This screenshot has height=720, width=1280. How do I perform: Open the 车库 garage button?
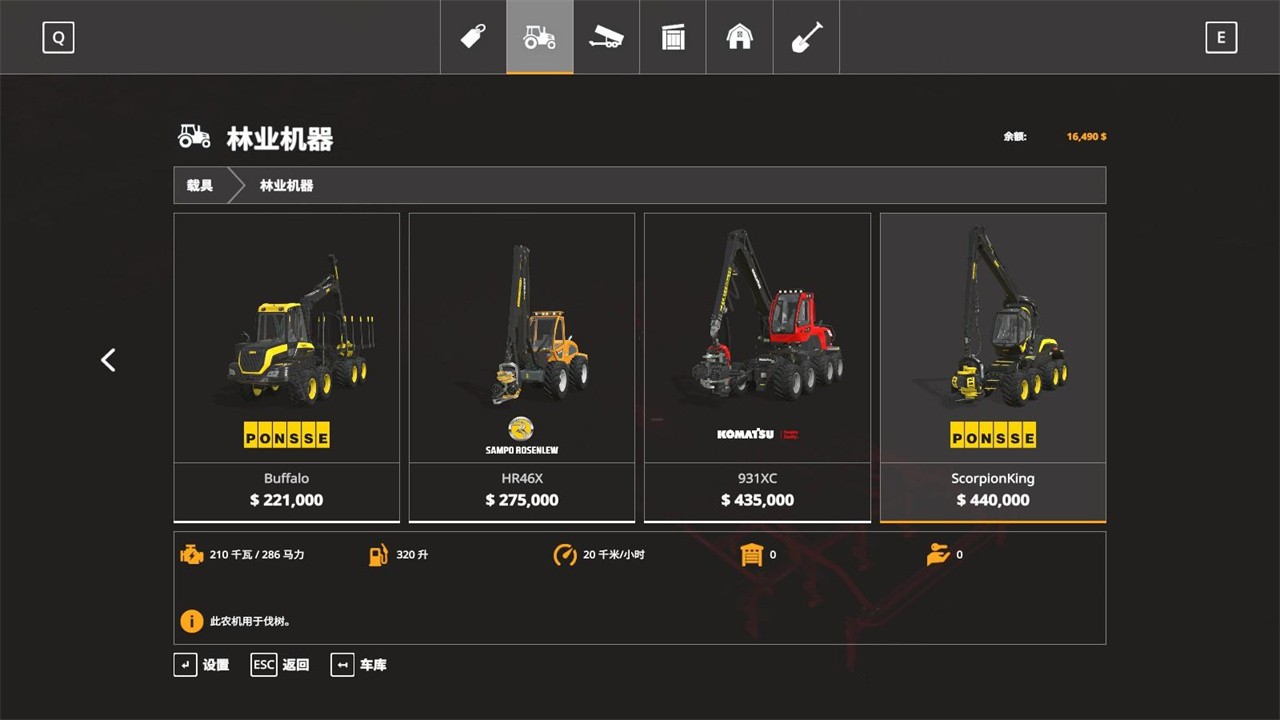359,665
